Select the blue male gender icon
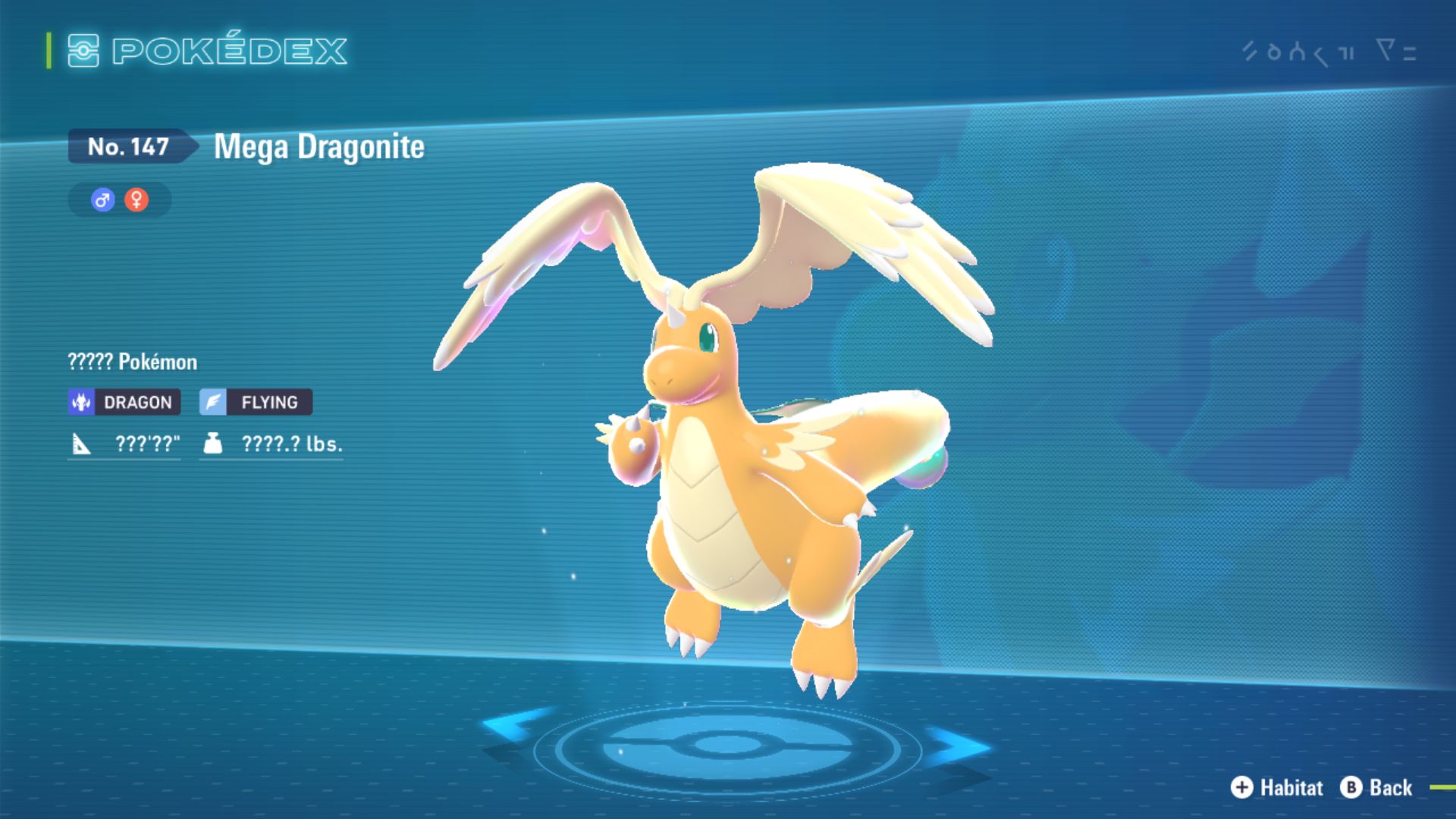 tap(102, 200)
